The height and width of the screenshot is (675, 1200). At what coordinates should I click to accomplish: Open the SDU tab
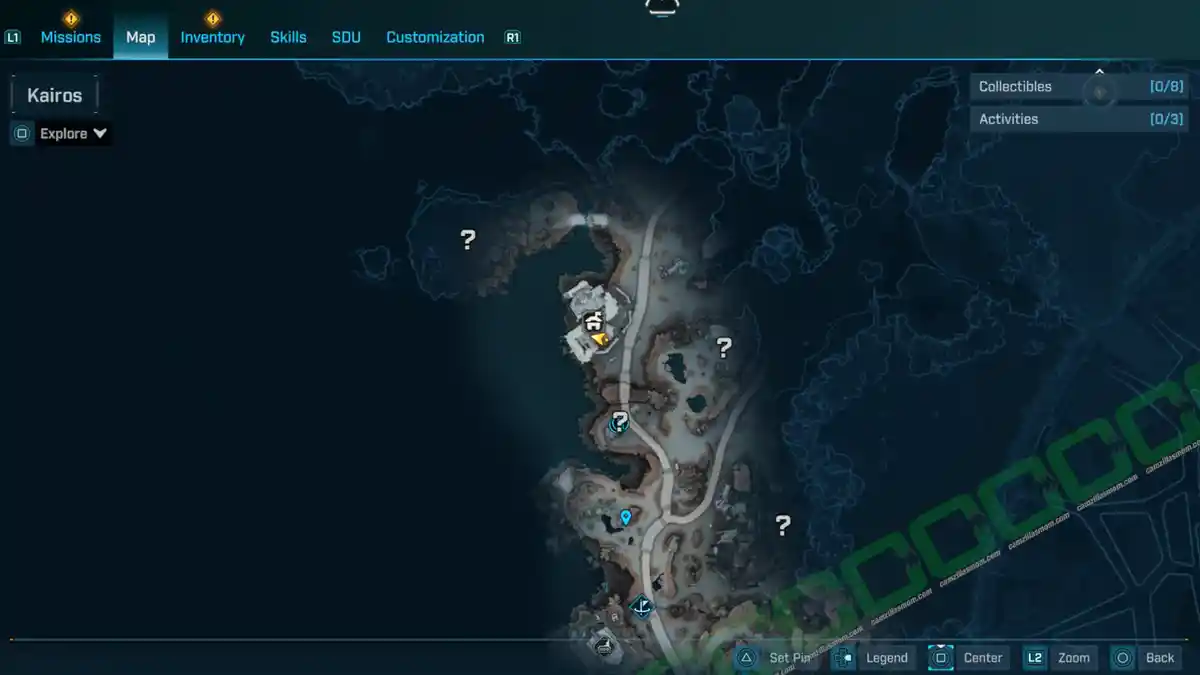(346, 37)
